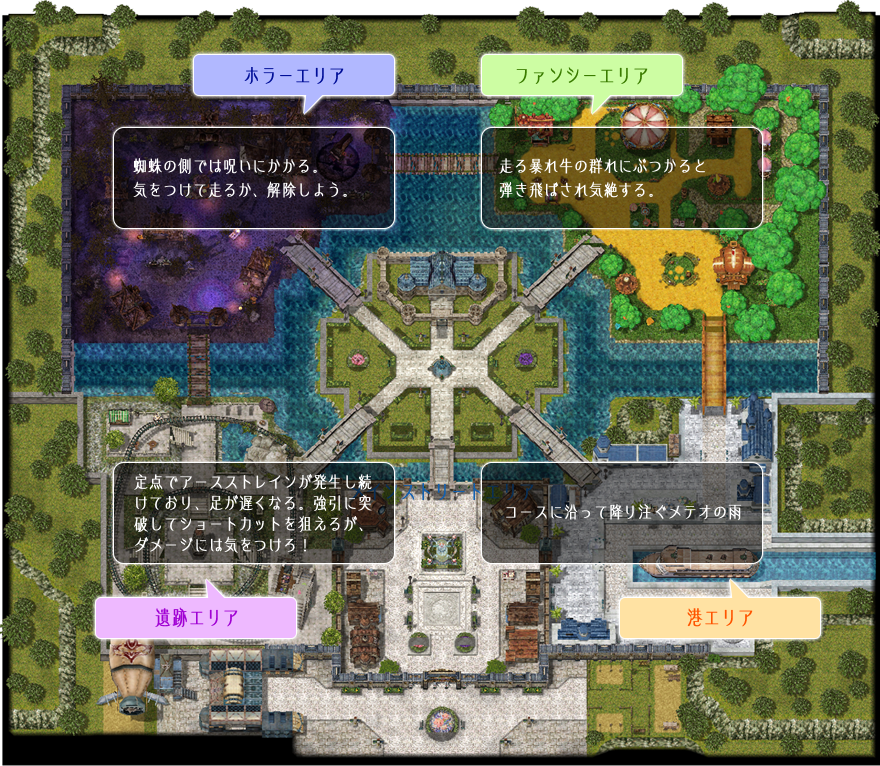Choose the ファンシーエリア area label
This screenshot has width=880, height=766.
[x=581, y=75]
